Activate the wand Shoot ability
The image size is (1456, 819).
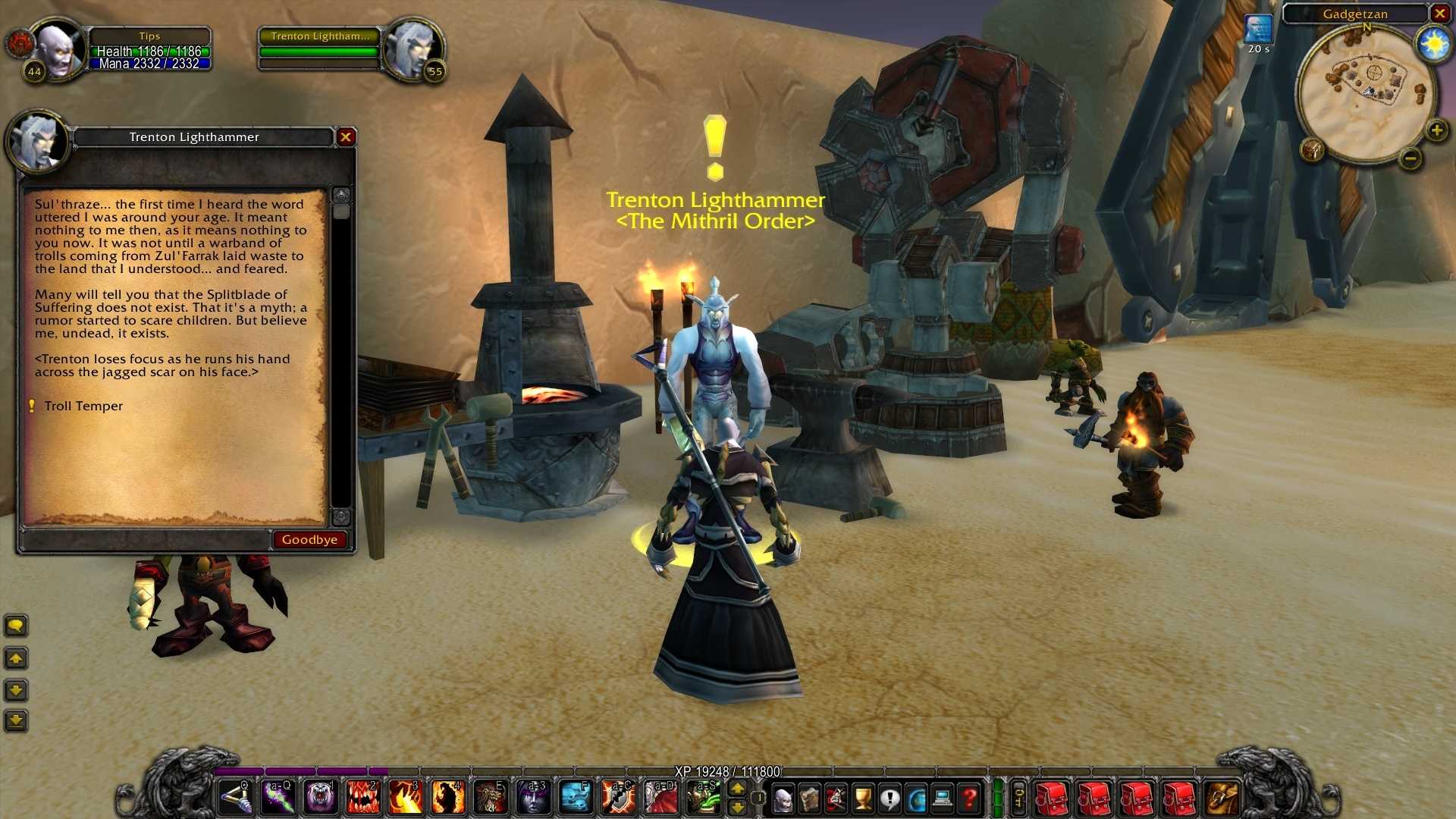click(235, 799)
